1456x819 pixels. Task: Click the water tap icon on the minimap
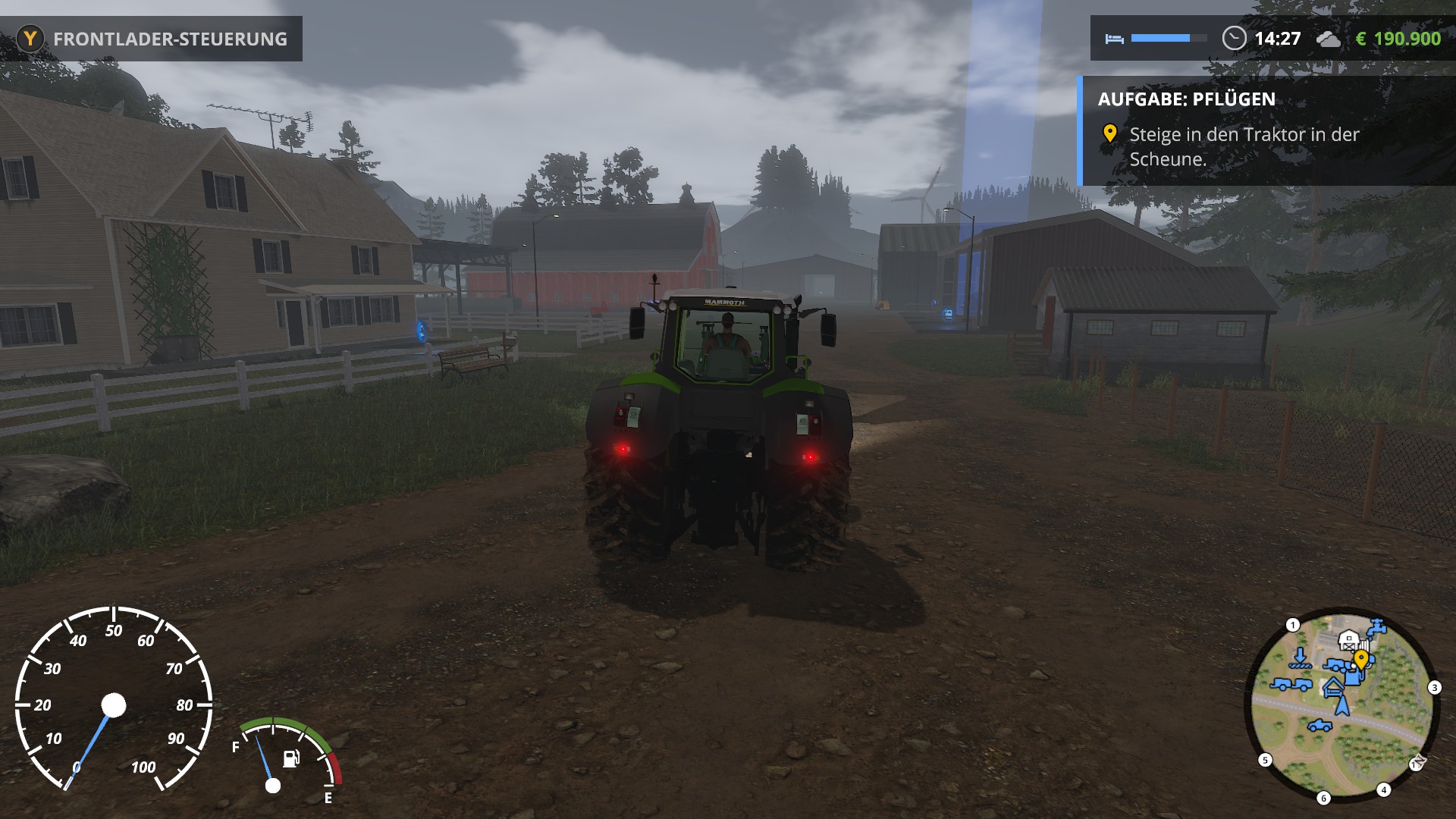(x=1376, y=626)
